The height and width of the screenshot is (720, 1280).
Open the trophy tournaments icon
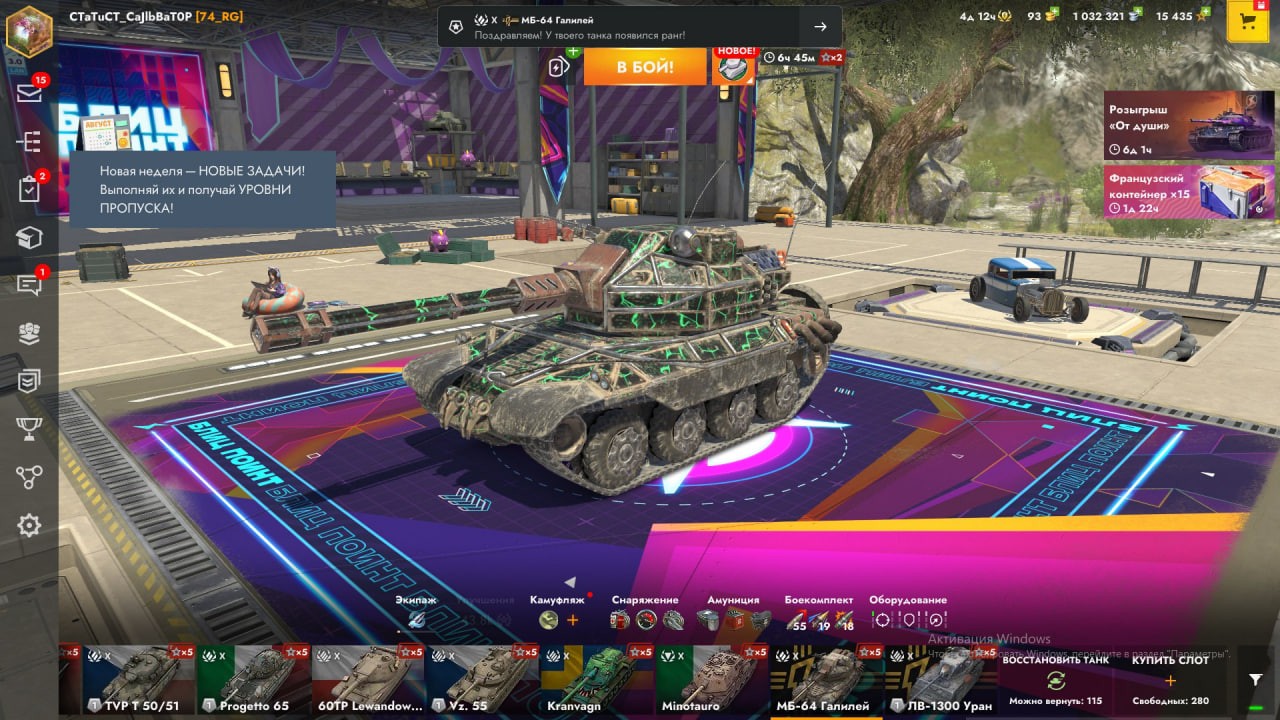pyautogui.click(x=29, y=429)
